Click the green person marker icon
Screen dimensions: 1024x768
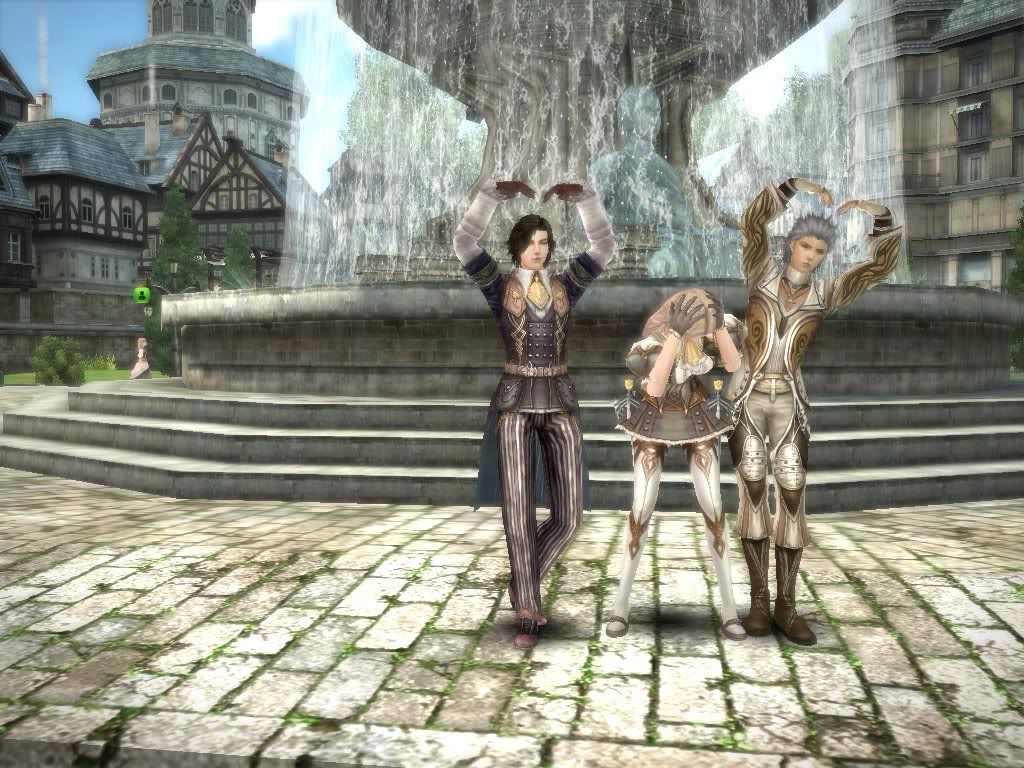[142, 295]
